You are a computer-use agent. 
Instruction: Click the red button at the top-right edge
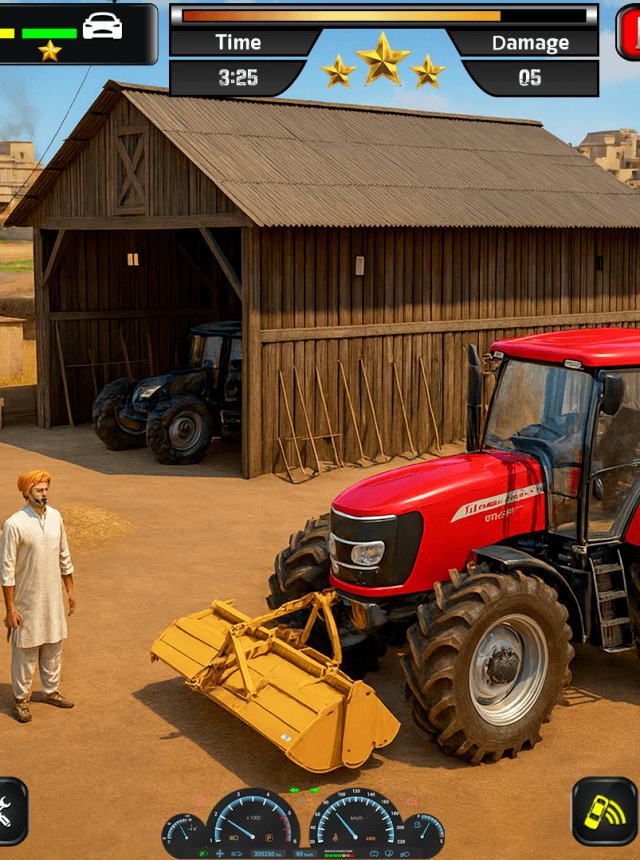(629, 31)
